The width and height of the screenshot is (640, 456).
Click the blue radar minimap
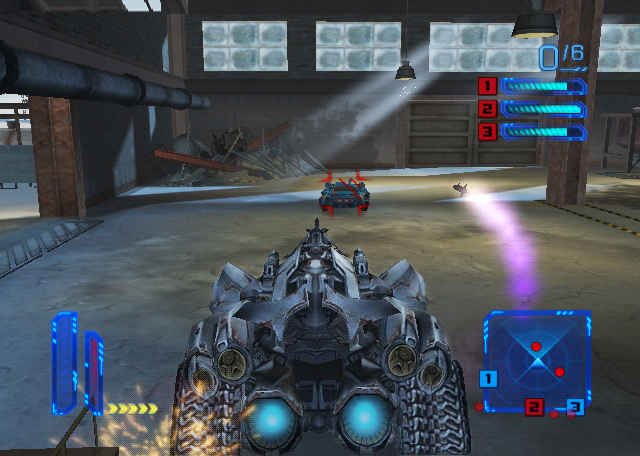pyautogui.click(x=537, y=355)
